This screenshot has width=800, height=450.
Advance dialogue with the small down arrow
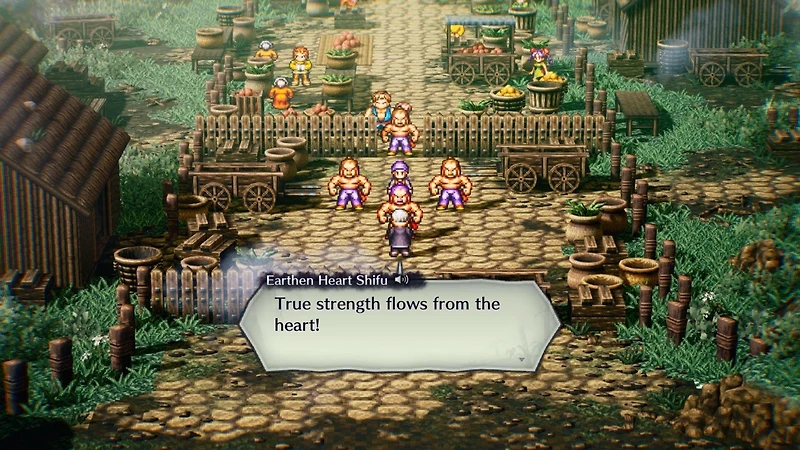click(x=520, y=357)
